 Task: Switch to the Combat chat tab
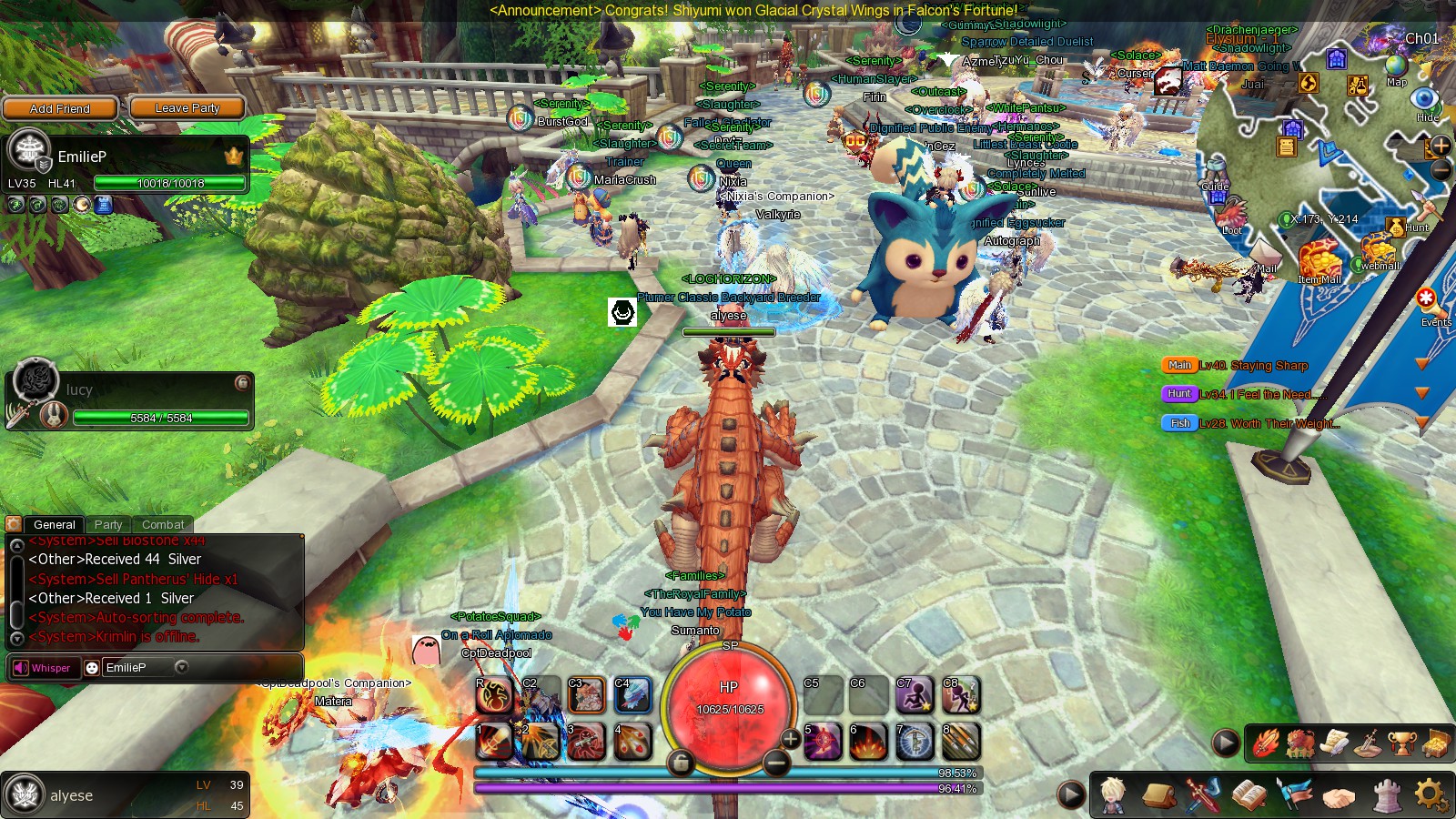point(163,524)
